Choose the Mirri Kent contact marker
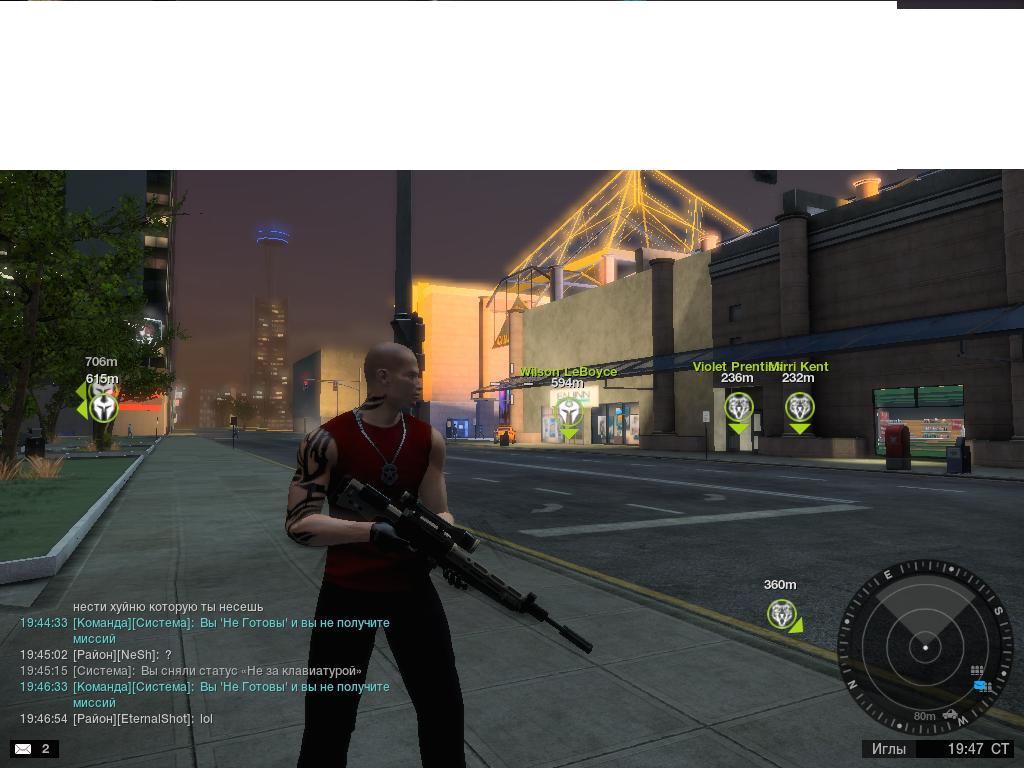 coord(799,407)
